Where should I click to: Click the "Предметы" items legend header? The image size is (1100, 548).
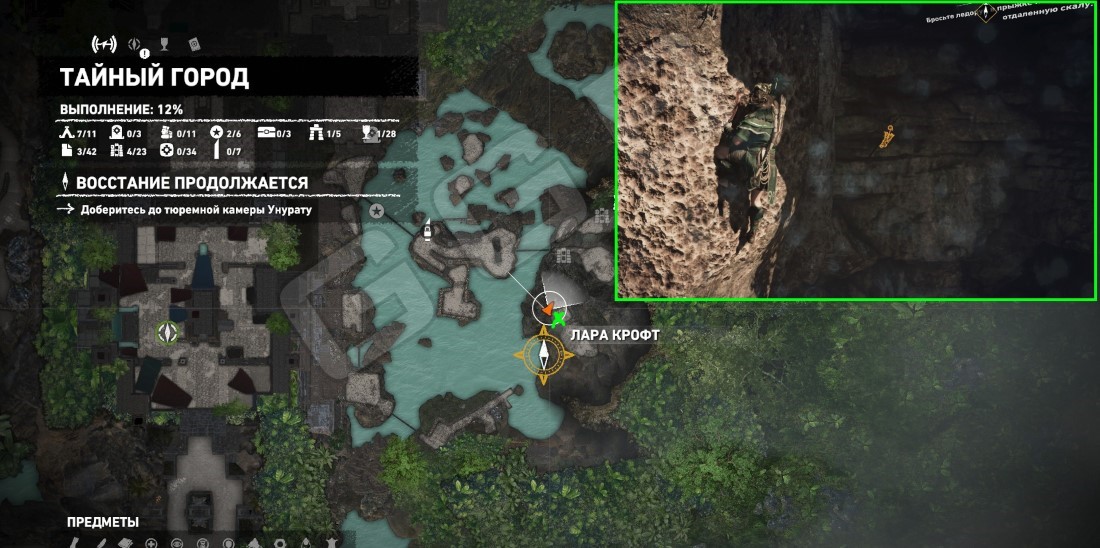tap(102, 522)
